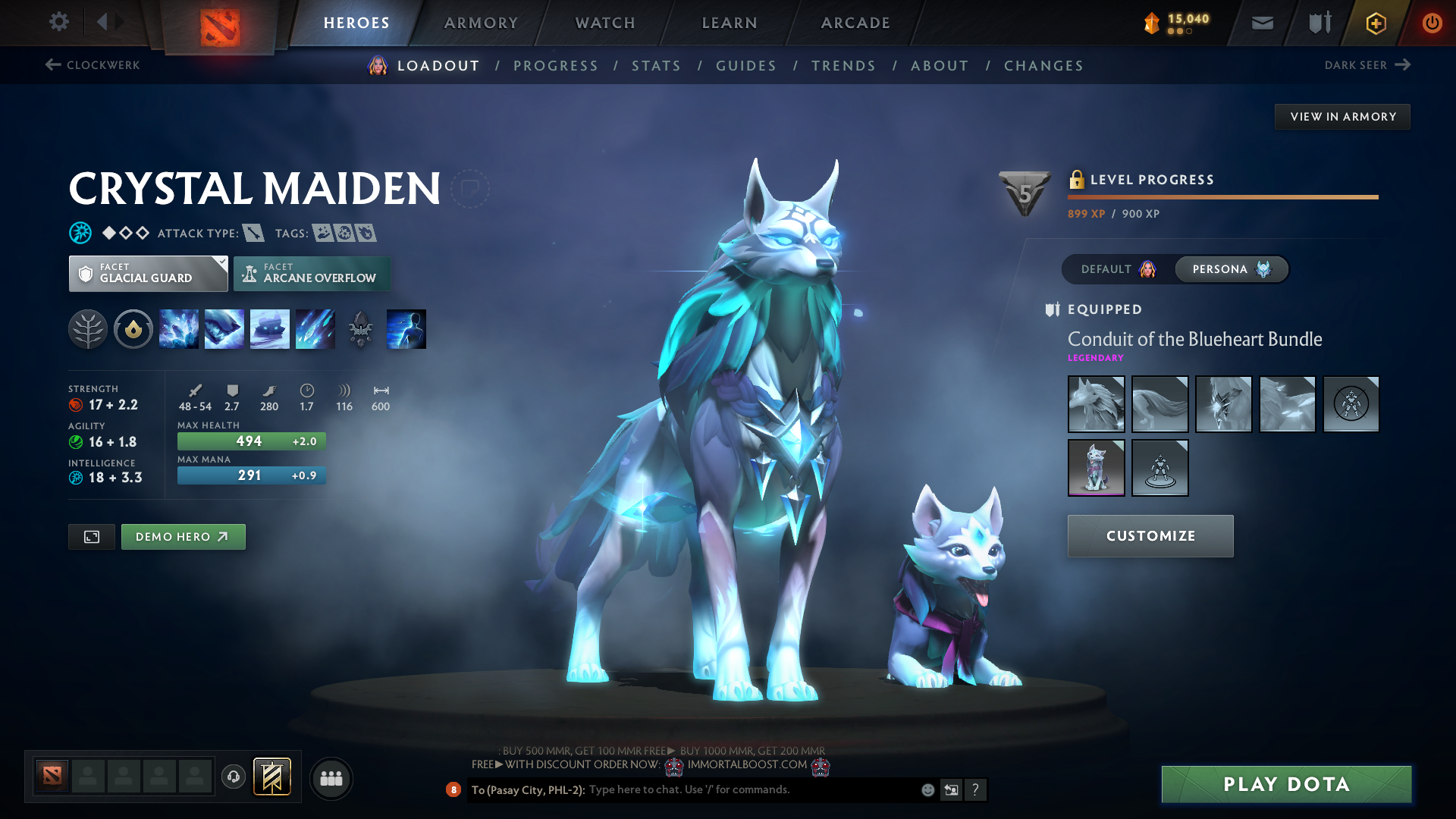1456x819 pixels.
Task: Click the Armory shield-and-sword icon
Action: click(1318, 23)
